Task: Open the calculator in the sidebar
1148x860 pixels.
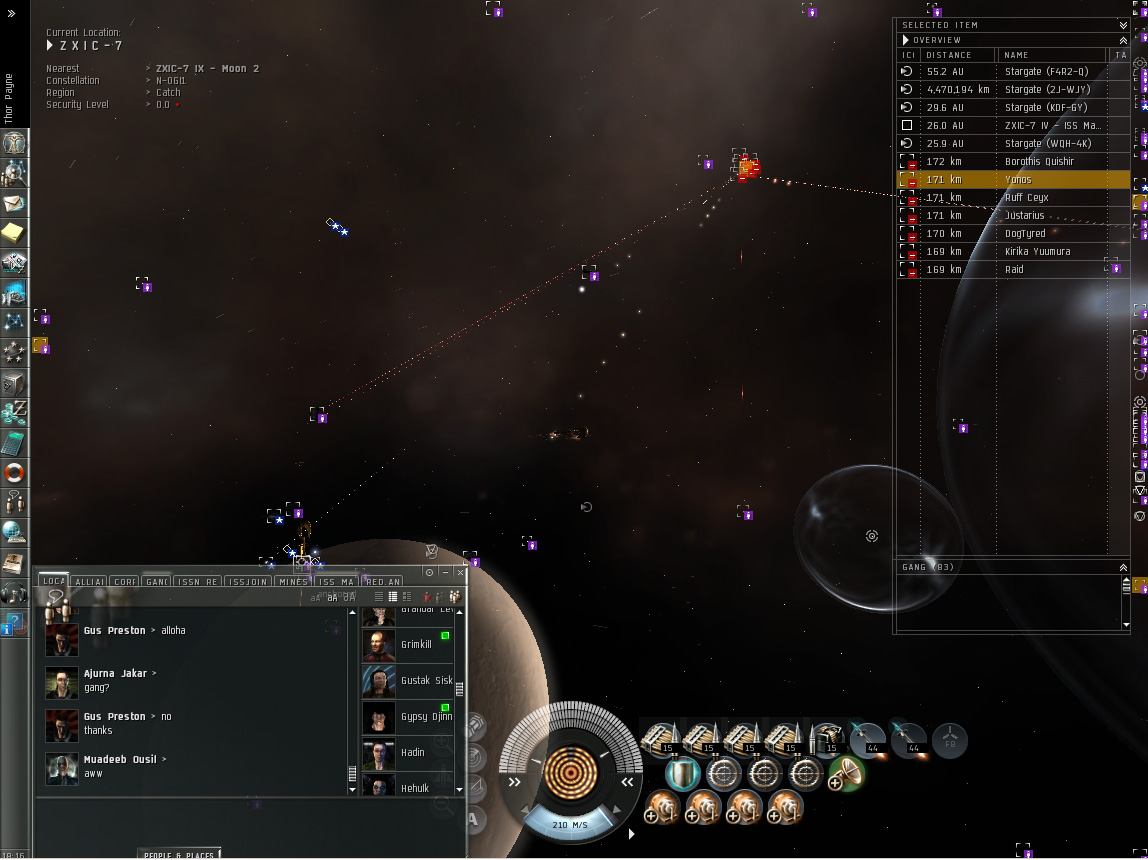Action: [14, 442]
